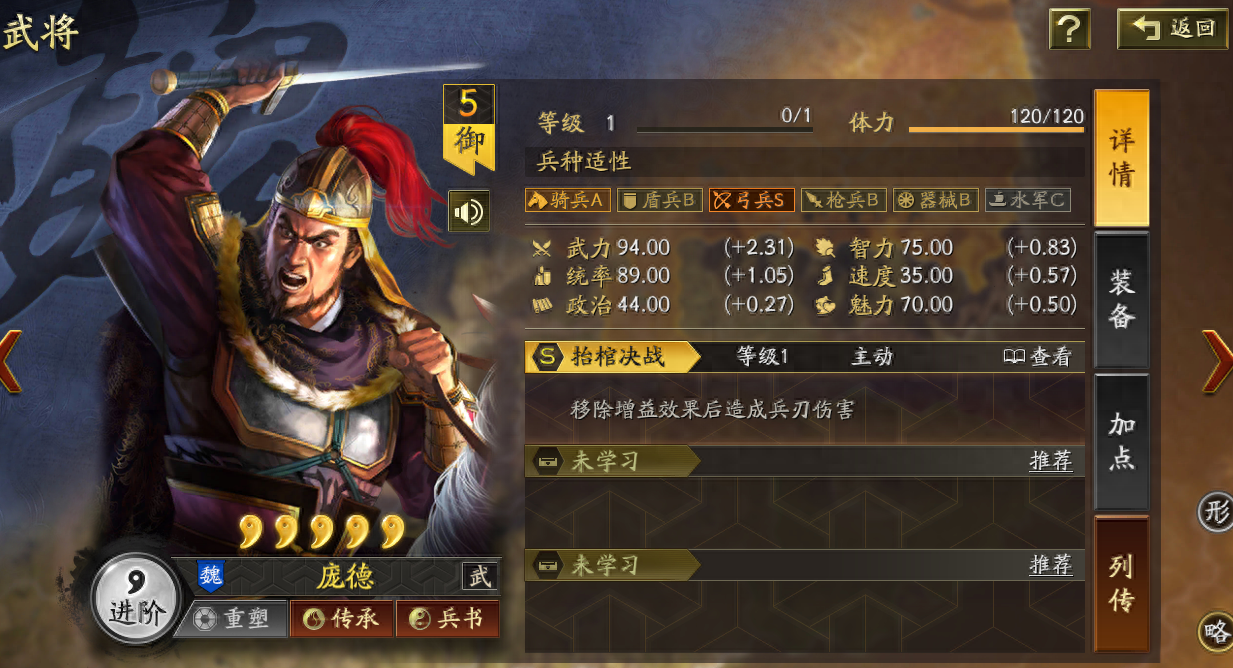
Task: Open the round 略 button
Action: click(1216, 631)
